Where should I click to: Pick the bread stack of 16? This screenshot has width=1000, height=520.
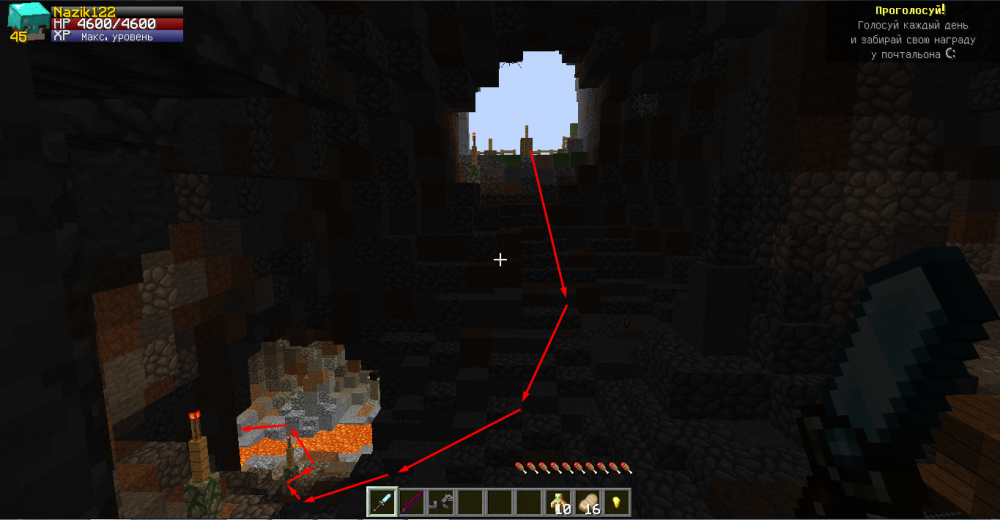point(588,502)
